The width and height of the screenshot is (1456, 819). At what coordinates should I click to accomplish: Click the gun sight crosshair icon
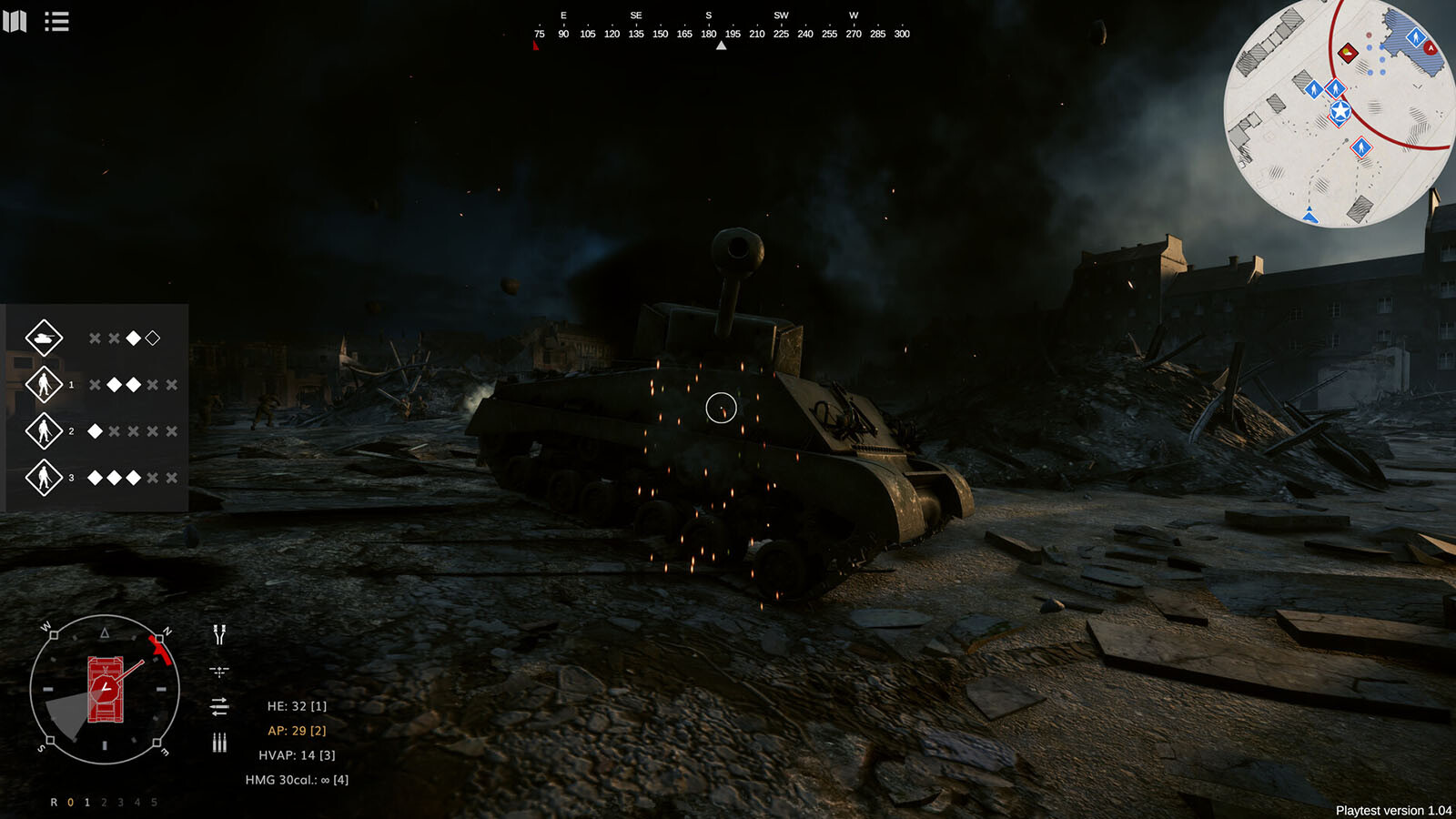(219, 672)
